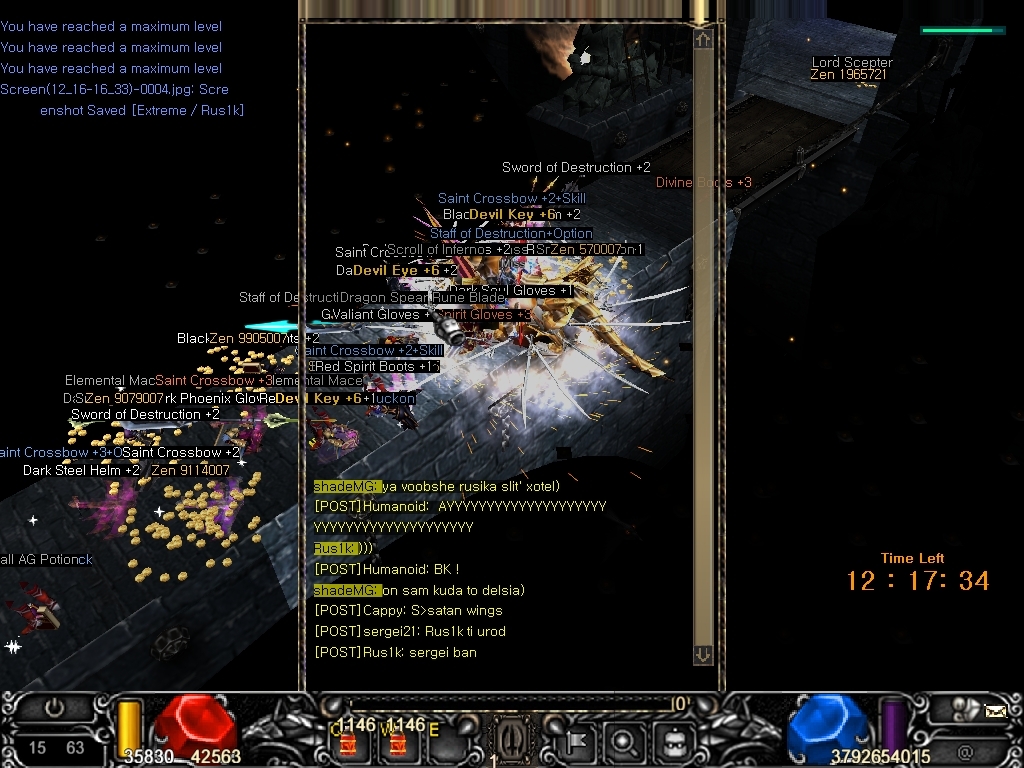This screenshot has width=1024, height=768.
Task: Use the potion in the Q hotkey slot
Action: click(348, 742)
